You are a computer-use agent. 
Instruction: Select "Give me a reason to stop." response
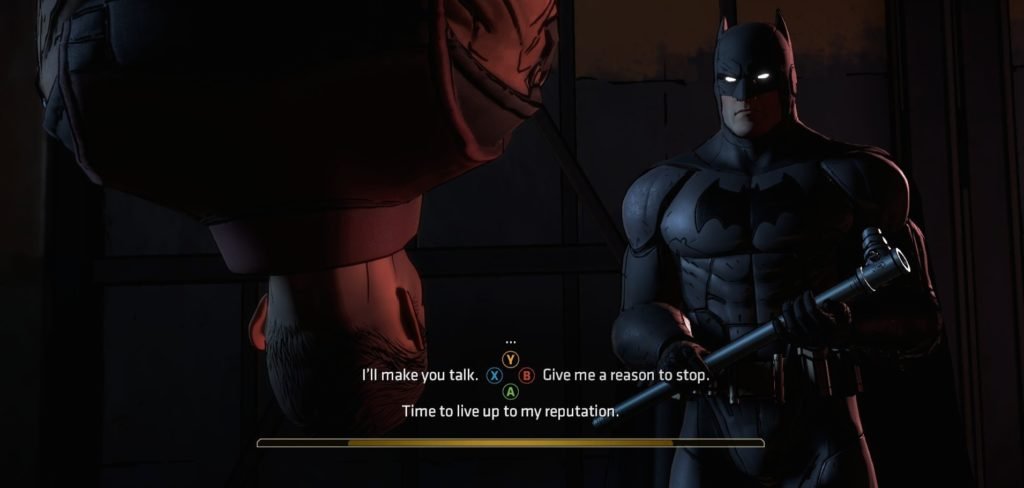coord(626,376)
